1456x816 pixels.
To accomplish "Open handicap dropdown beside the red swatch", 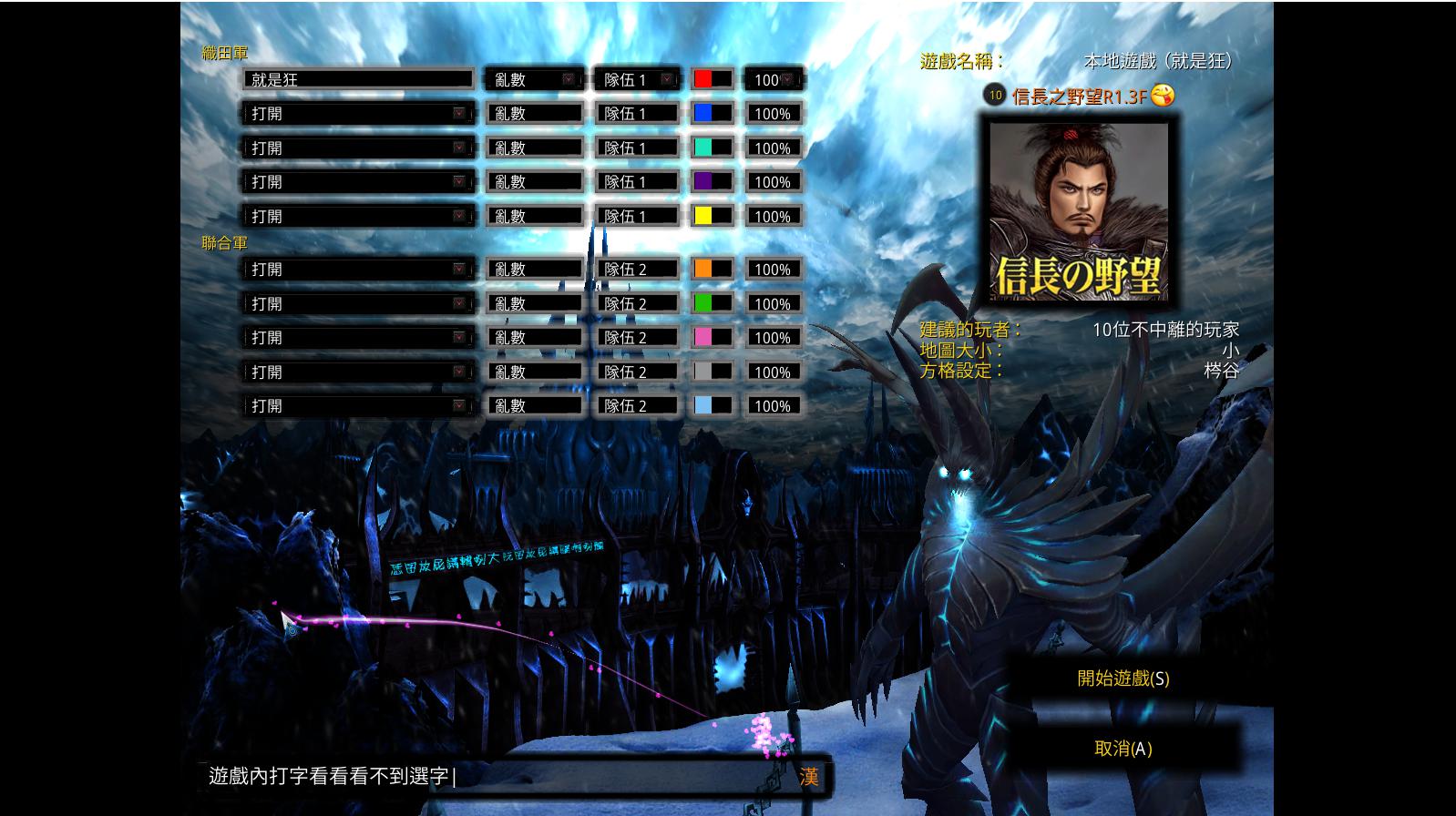I will coord(773,80).
